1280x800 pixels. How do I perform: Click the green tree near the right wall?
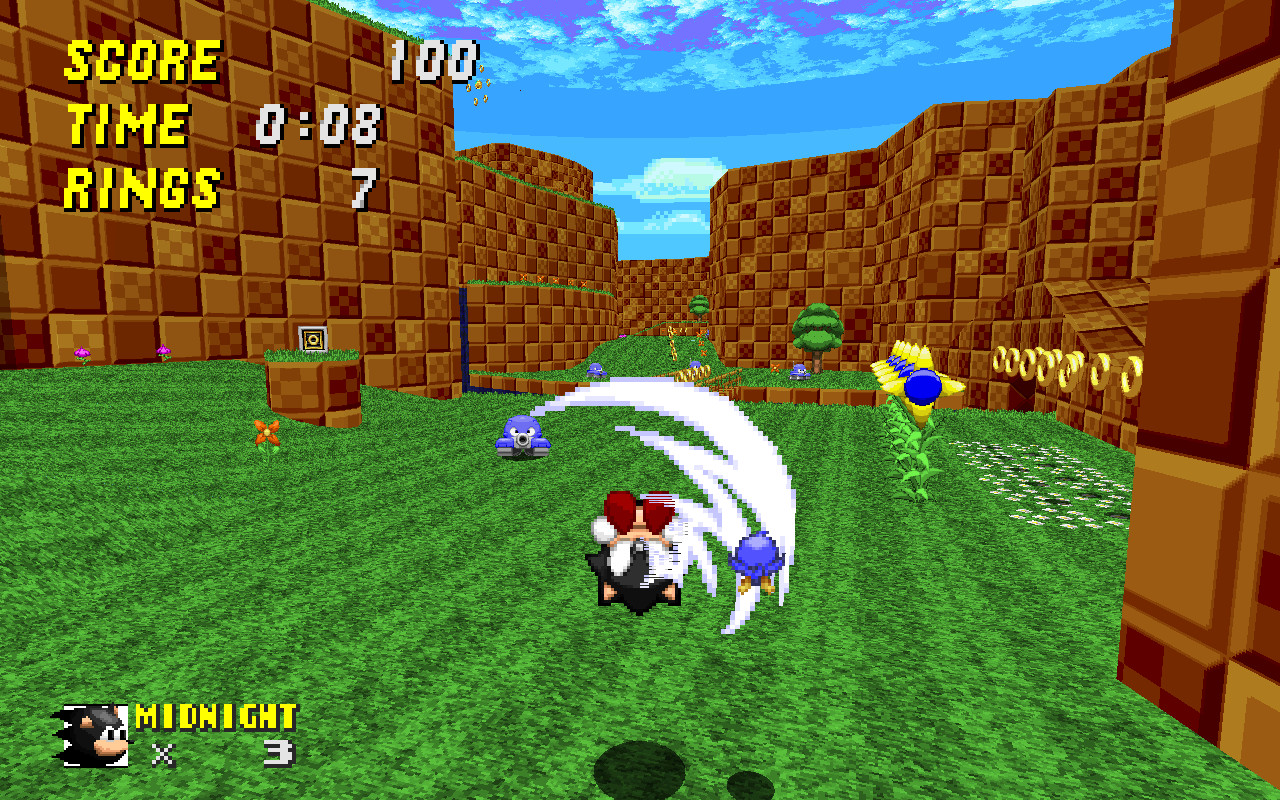point(820,330)
